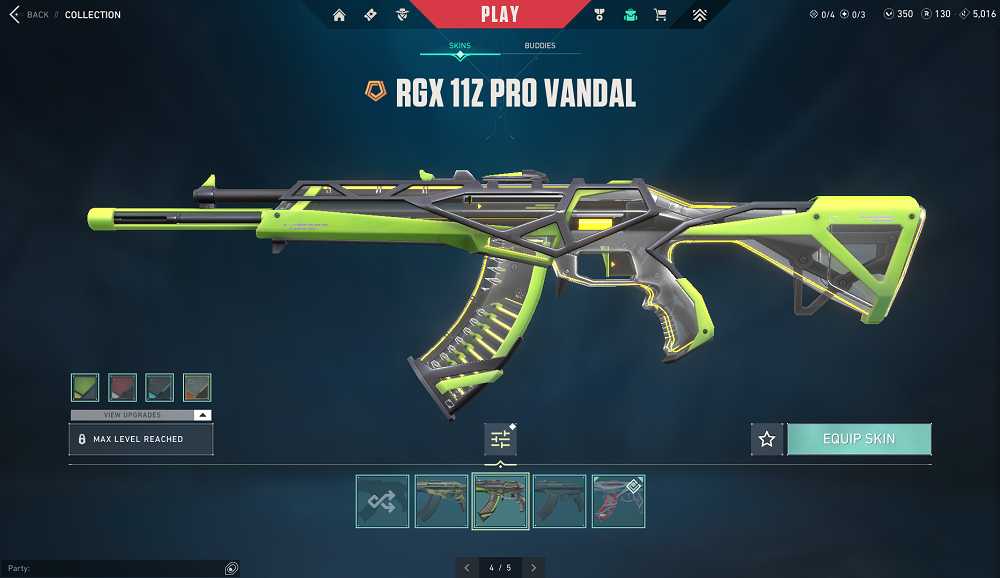
Task: Choose the green color variant swatch
Action: coord(85,387)
